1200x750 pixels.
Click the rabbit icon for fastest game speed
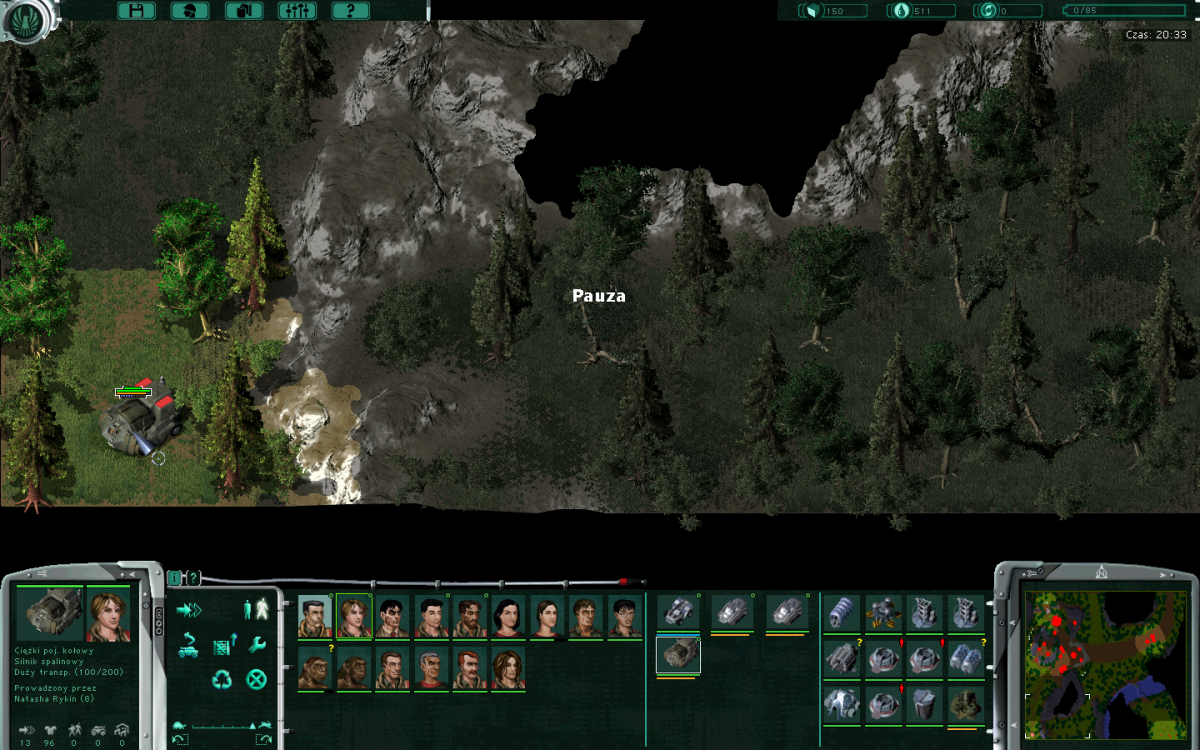click(x=266, y=725)
